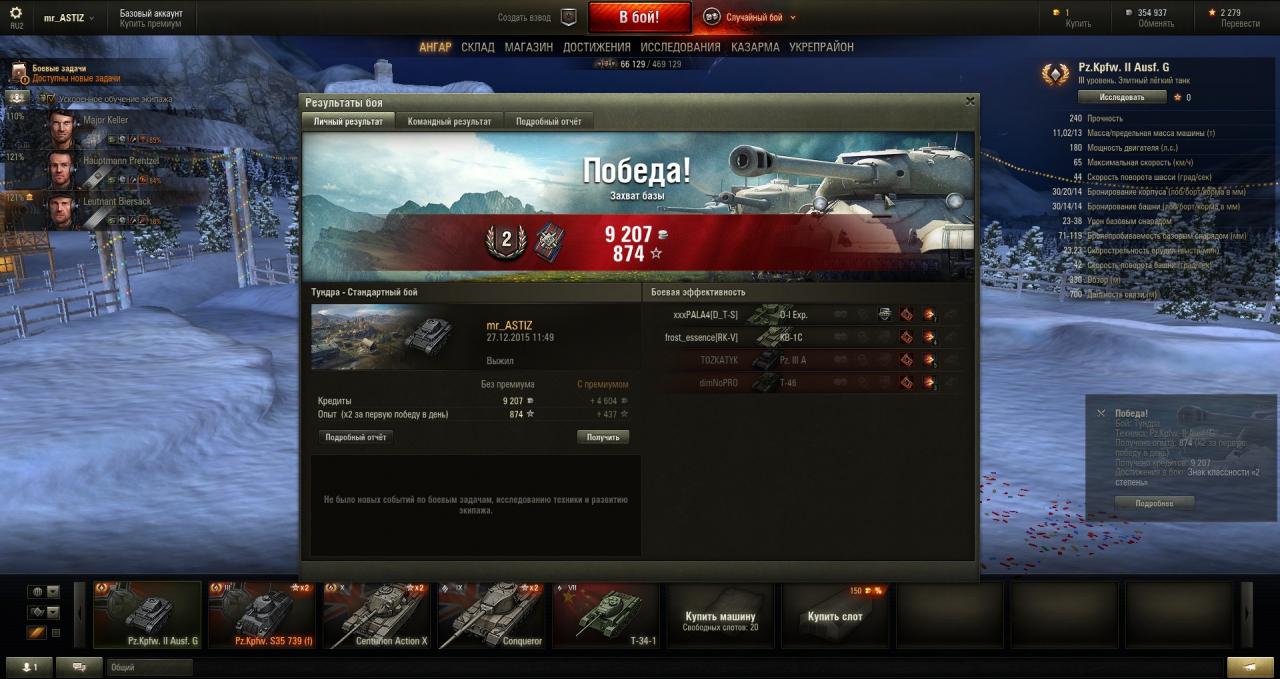Open the УКРЕПРАЙОН stronghold menu
This screenshot has width=1280, height=679.
(821, 47)
